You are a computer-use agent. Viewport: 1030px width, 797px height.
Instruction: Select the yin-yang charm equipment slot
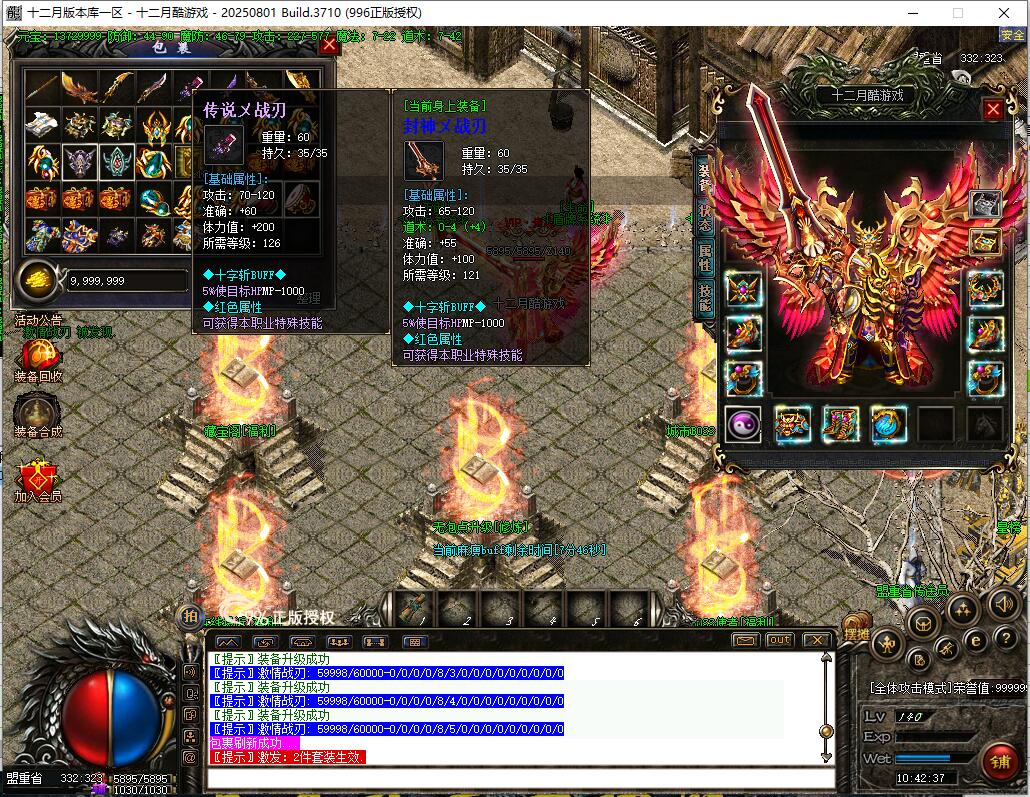pyautogui.click(x=743, y=424)
